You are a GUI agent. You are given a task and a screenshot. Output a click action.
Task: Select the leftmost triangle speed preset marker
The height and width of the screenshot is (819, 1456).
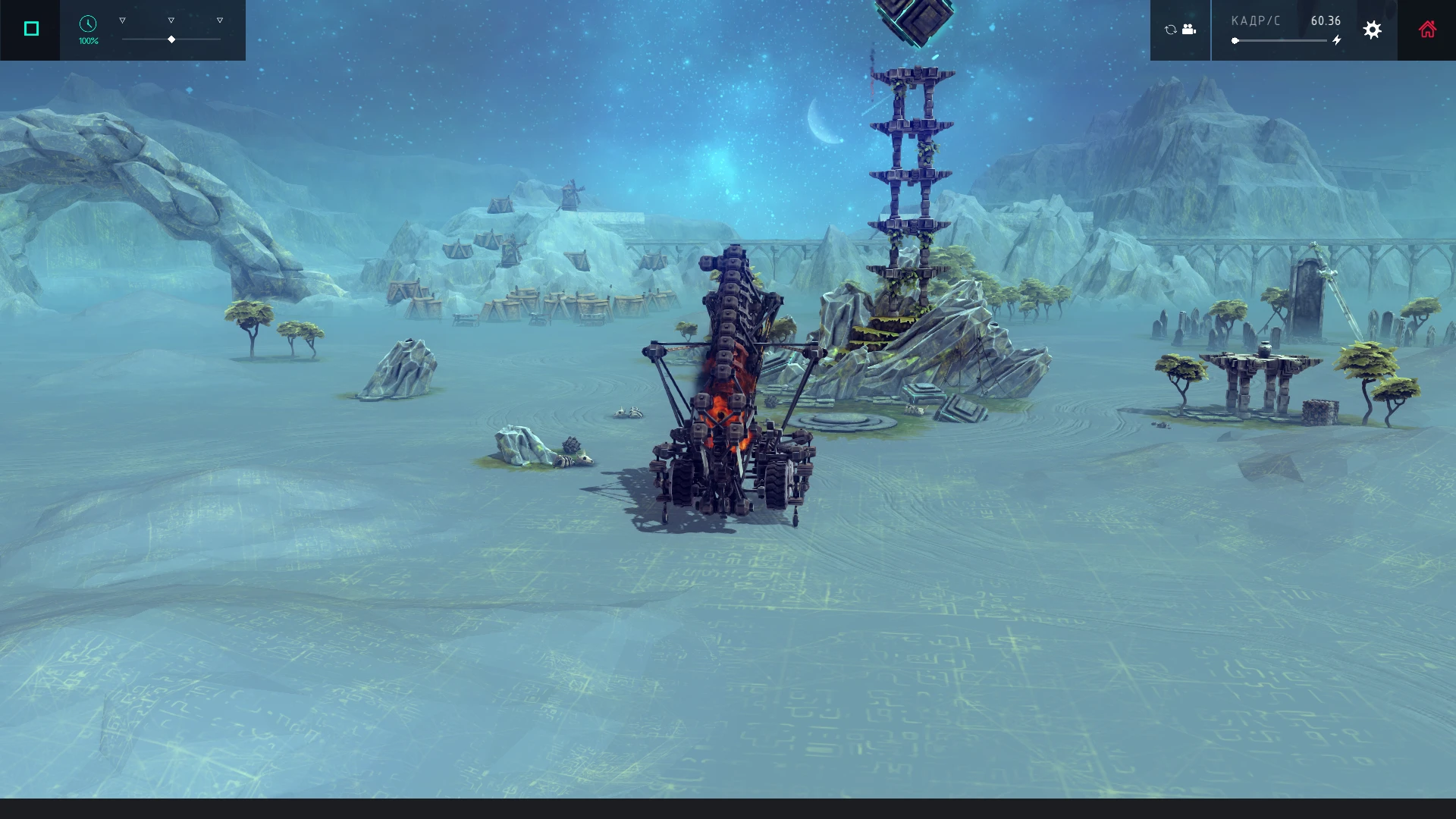[122, 20]
